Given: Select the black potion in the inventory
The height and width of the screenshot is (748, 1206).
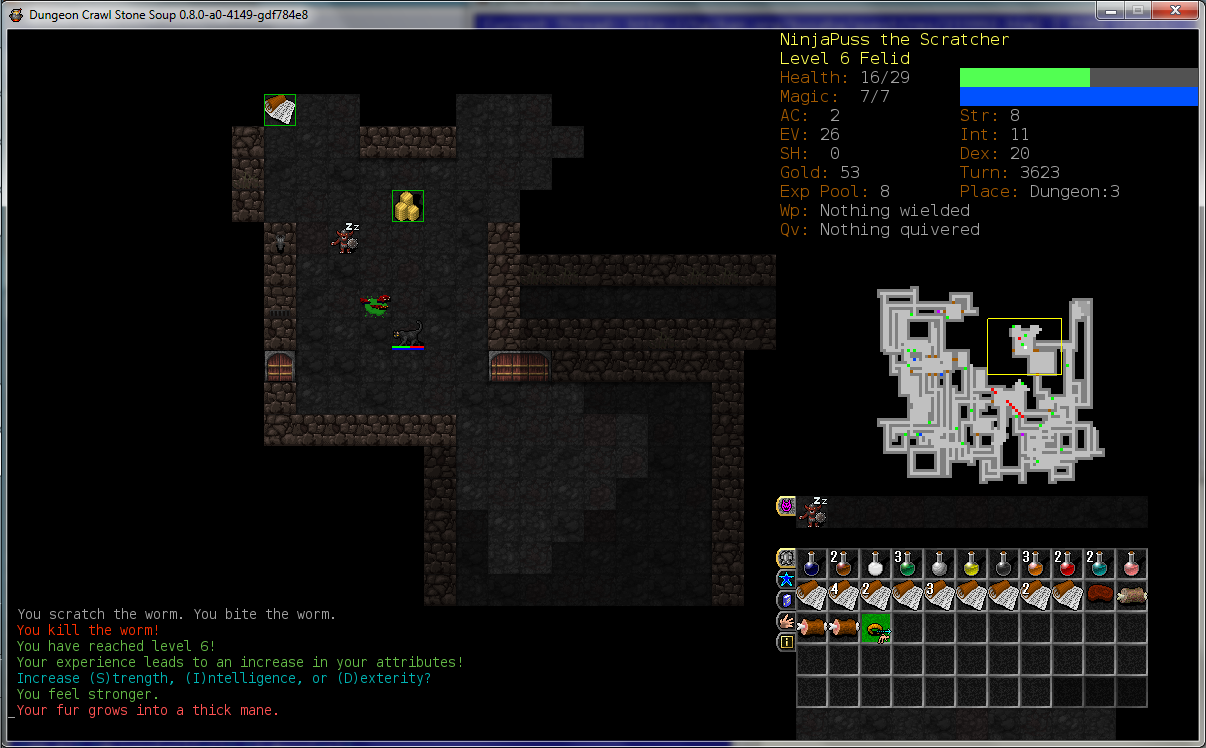Looking at the screenshot, I should pos(1004,564).
